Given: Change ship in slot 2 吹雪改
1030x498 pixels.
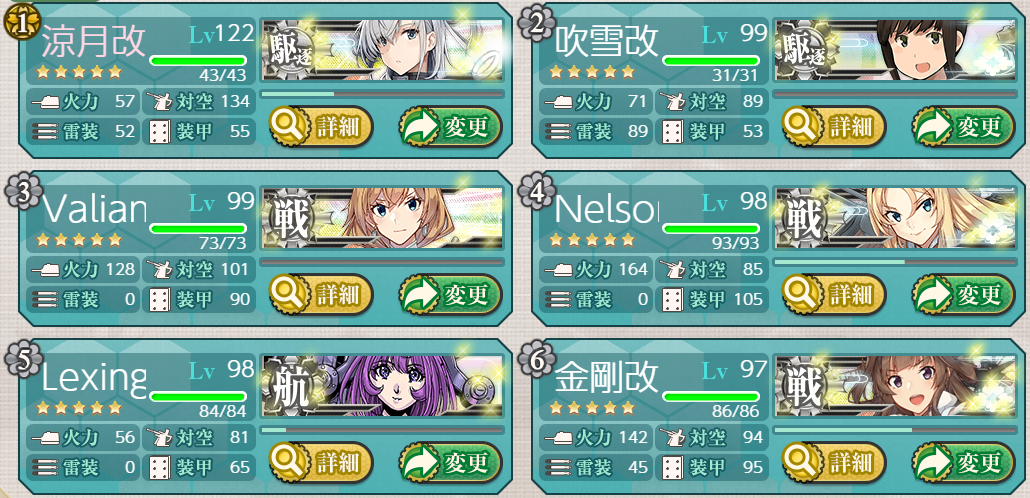Looking at the screenshot, I should (963, 127).
